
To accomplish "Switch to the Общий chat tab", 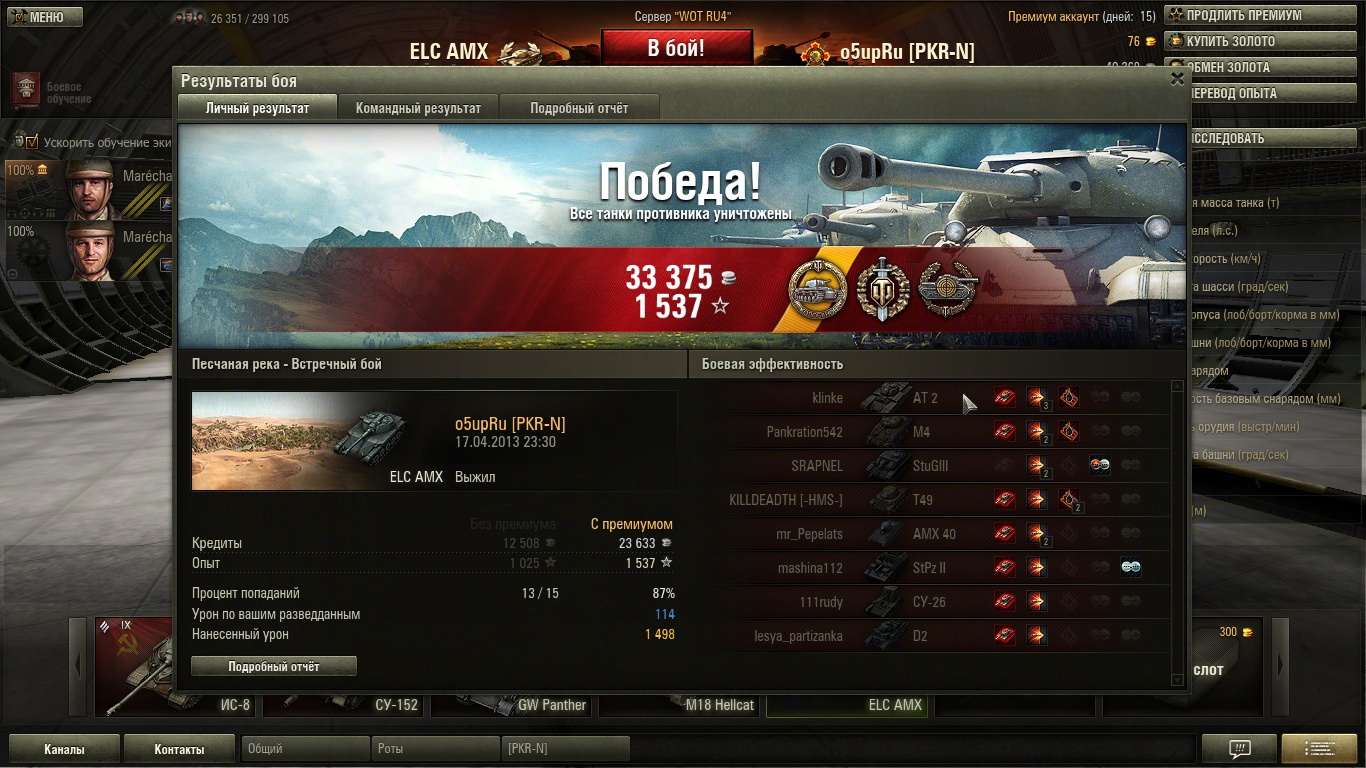I will tap(305, 749).
